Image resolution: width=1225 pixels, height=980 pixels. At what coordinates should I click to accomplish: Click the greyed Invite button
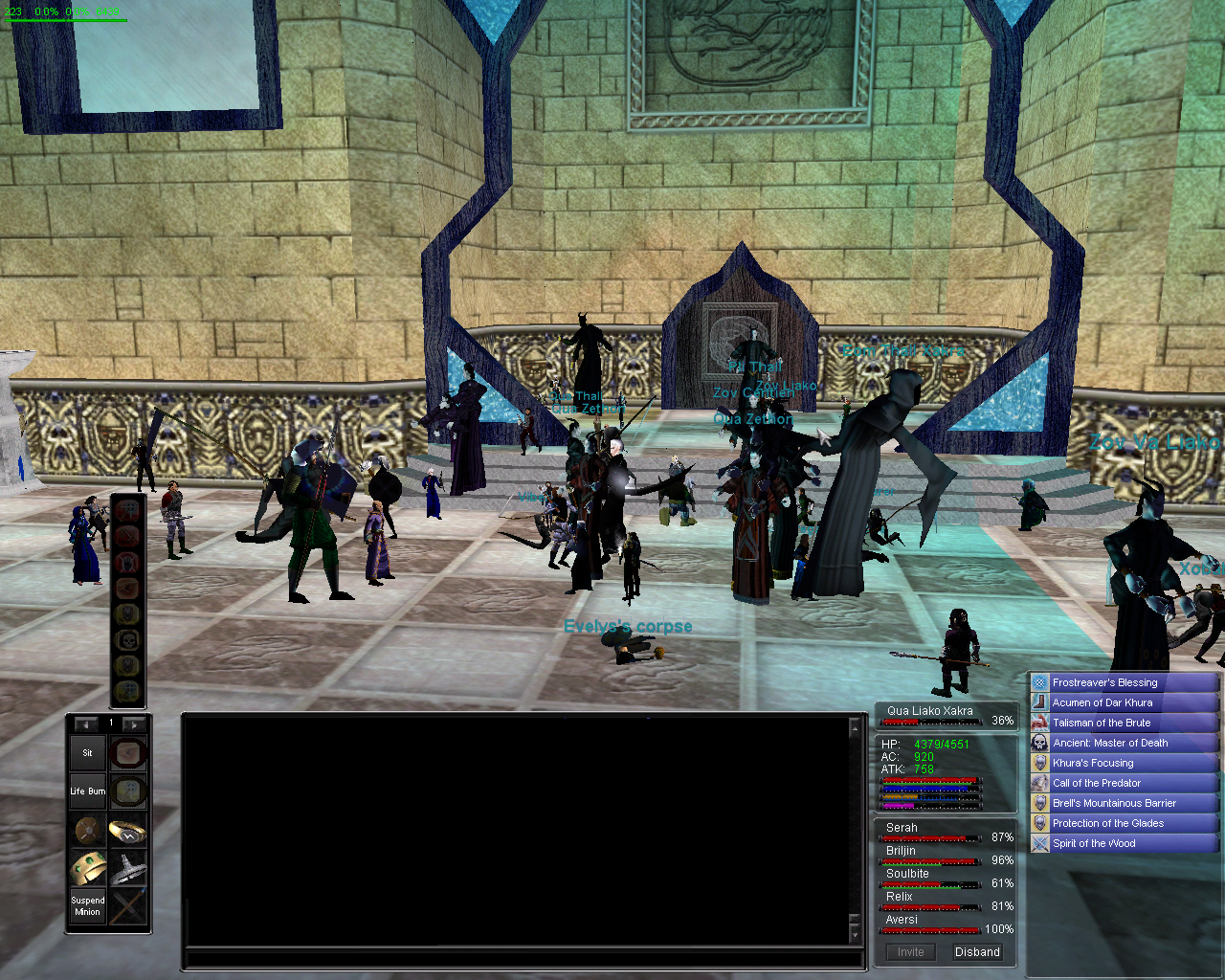pos(910,952)
